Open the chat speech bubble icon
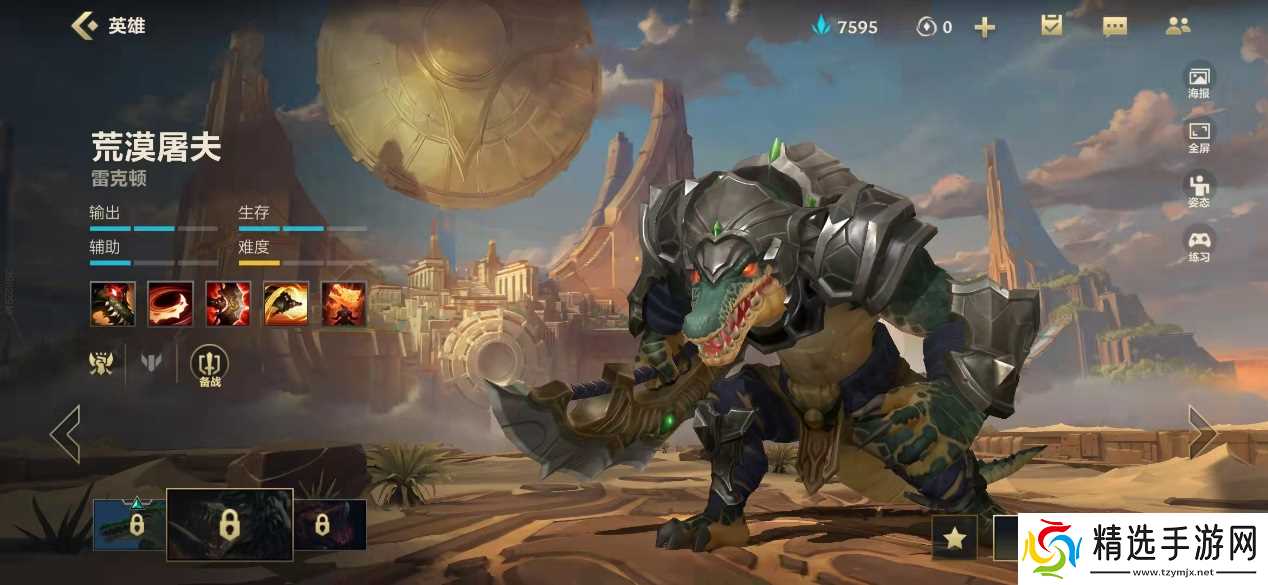The width and height of the screenshot is (1268, 585). coord(1115,27)
